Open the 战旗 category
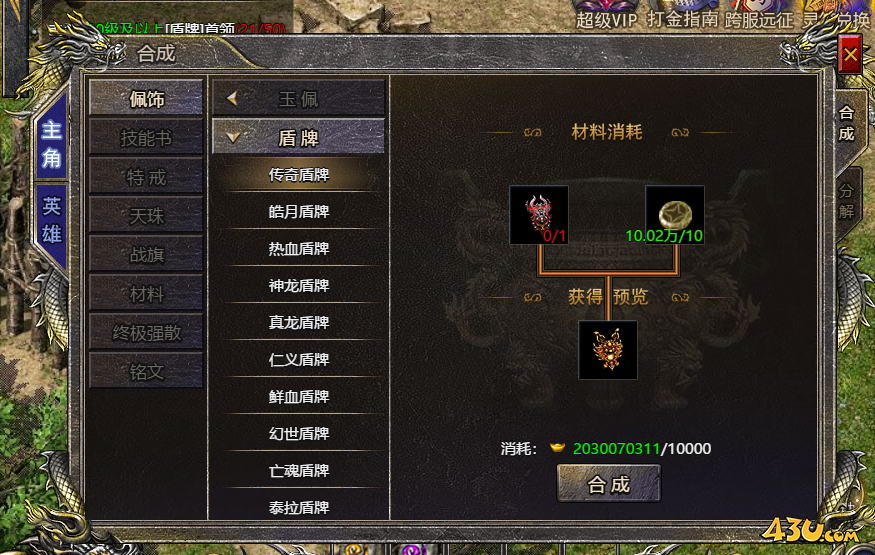The height and width of the screenshot is (555, 875). pos(146,255)
